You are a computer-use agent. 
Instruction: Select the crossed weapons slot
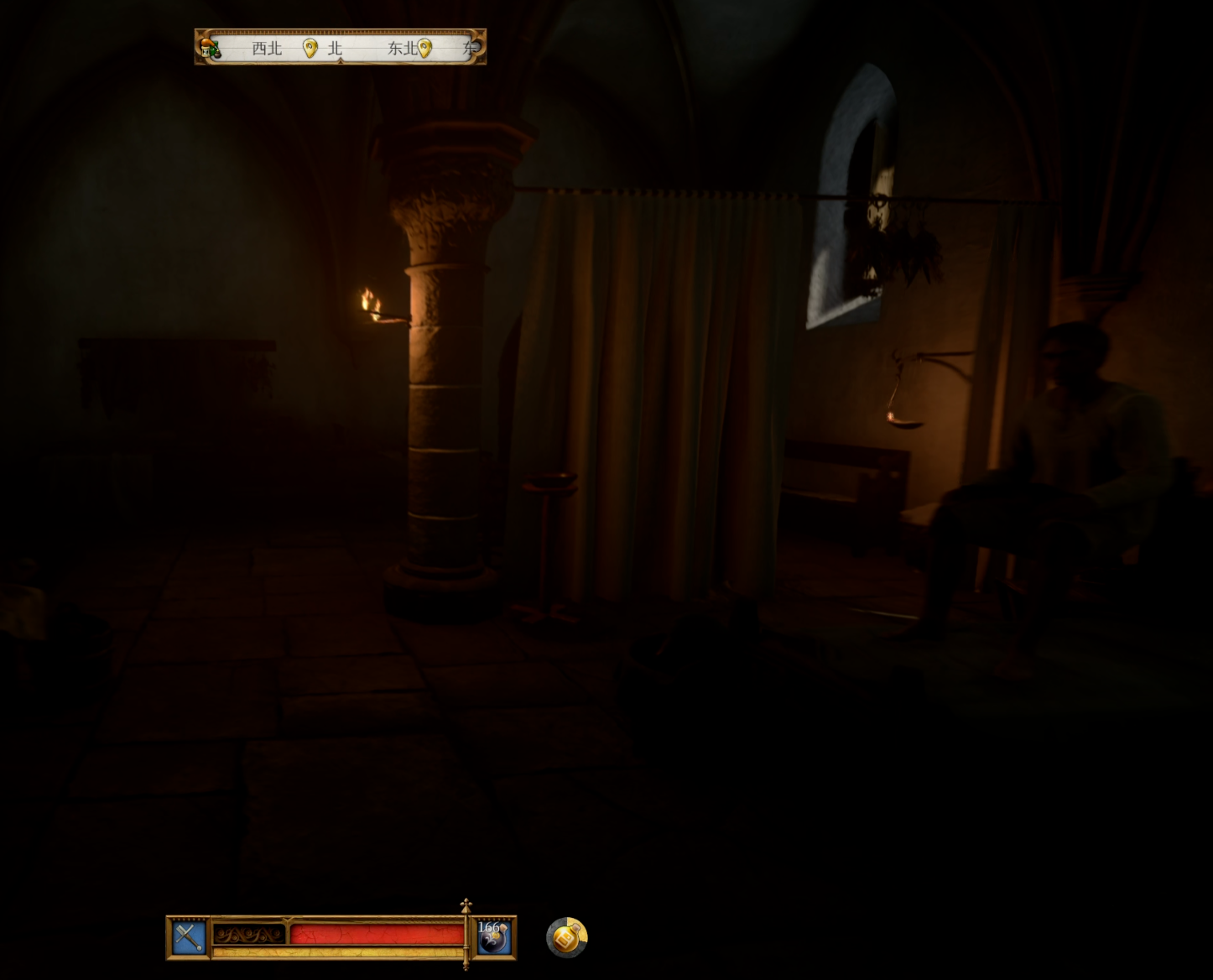pos(189,937)
